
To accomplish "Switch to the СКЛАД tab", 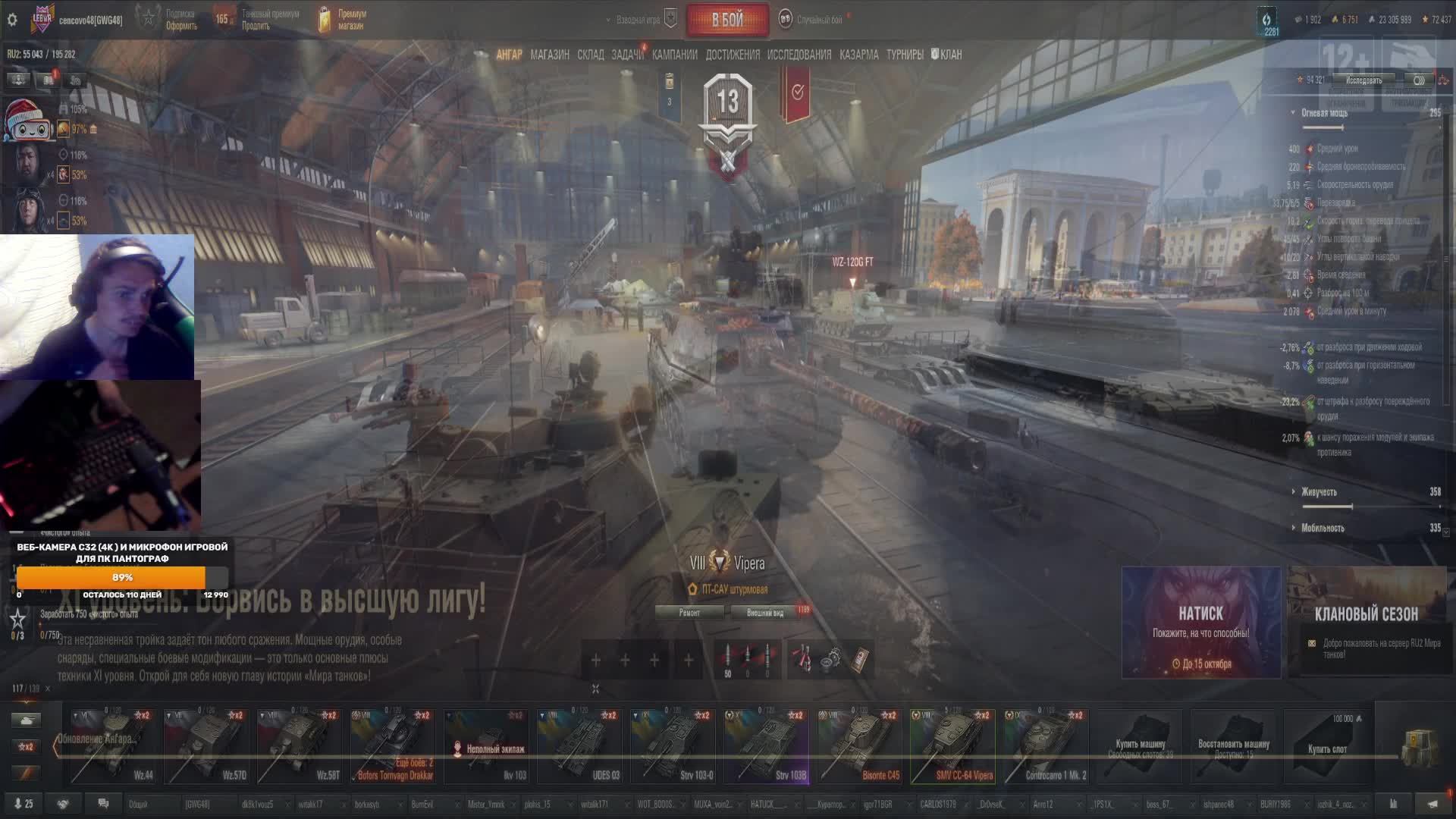I will click(591, 55).
